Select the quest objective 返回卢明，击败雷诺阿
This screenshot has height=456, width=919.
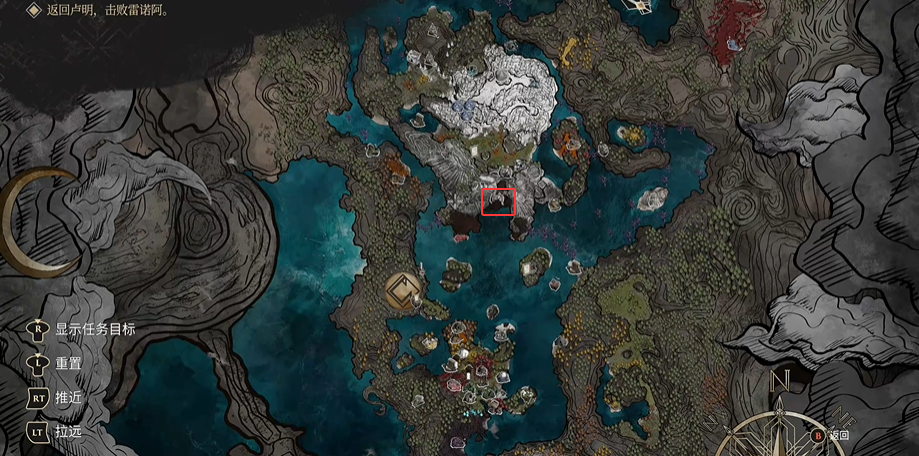coord(108,10)
